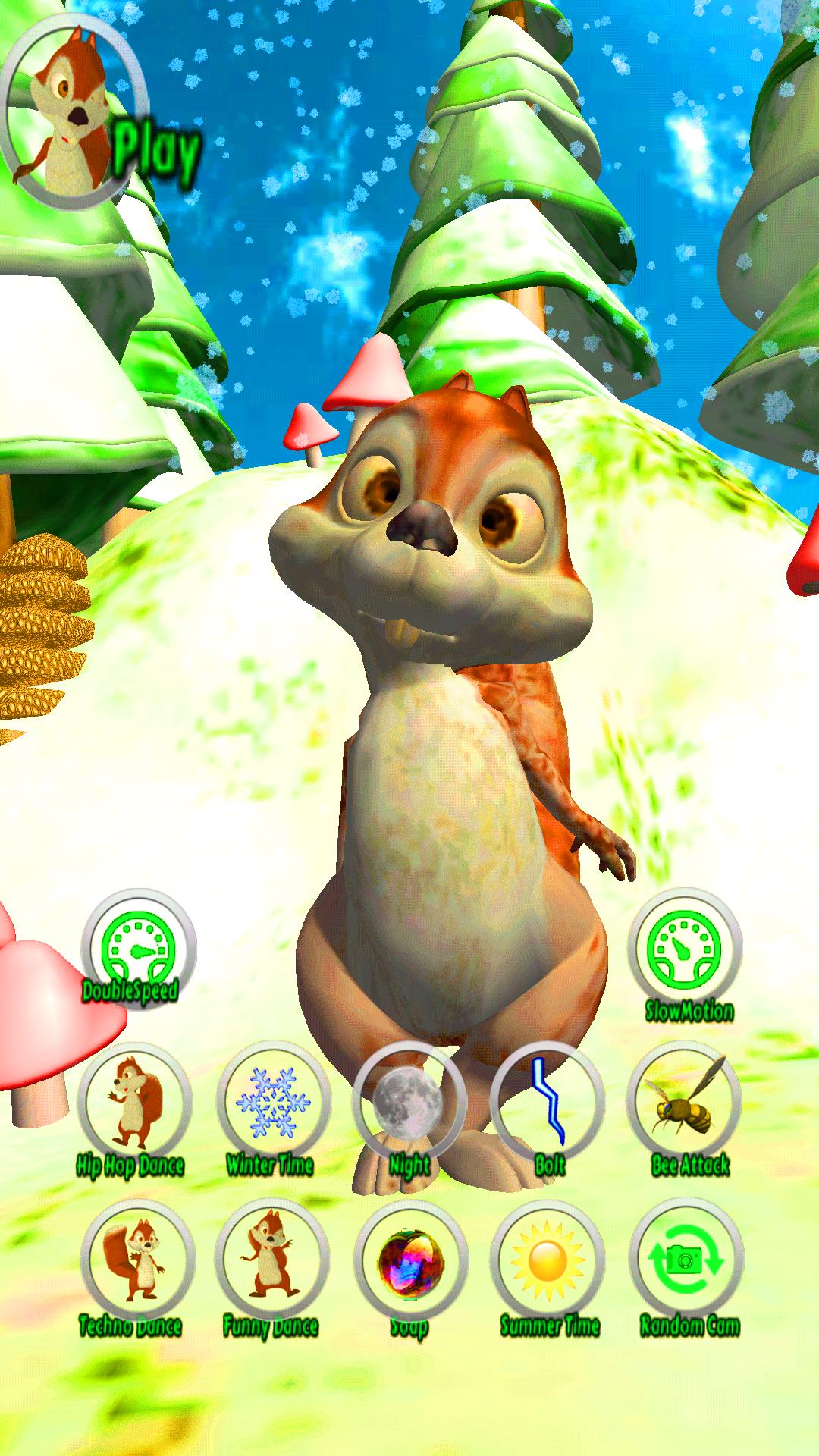Tap the squirrel Play button
819x1456 pixels.
(76, 114)
